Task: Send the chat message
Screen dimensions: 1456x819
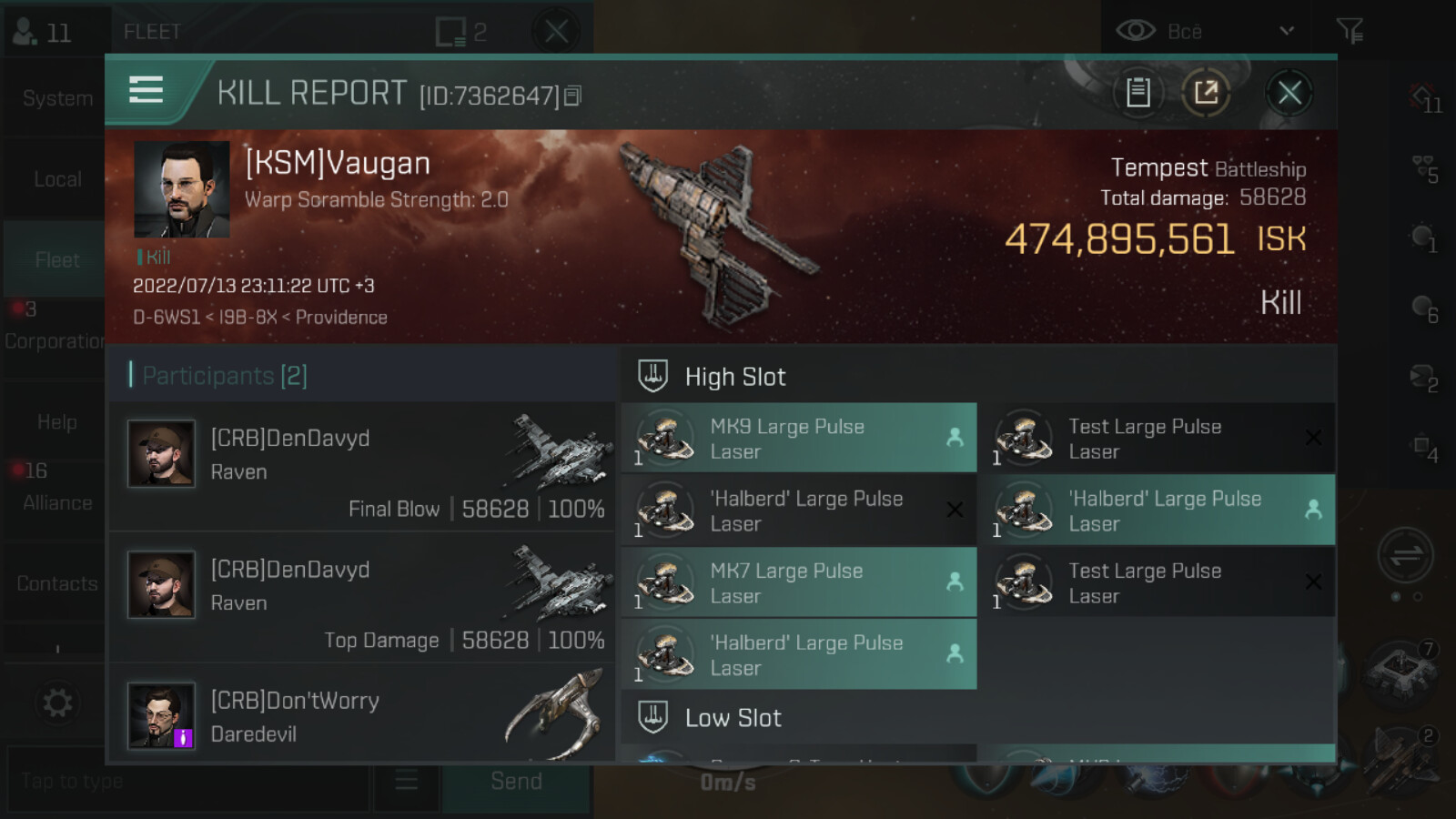Action: tap(516, 781)
